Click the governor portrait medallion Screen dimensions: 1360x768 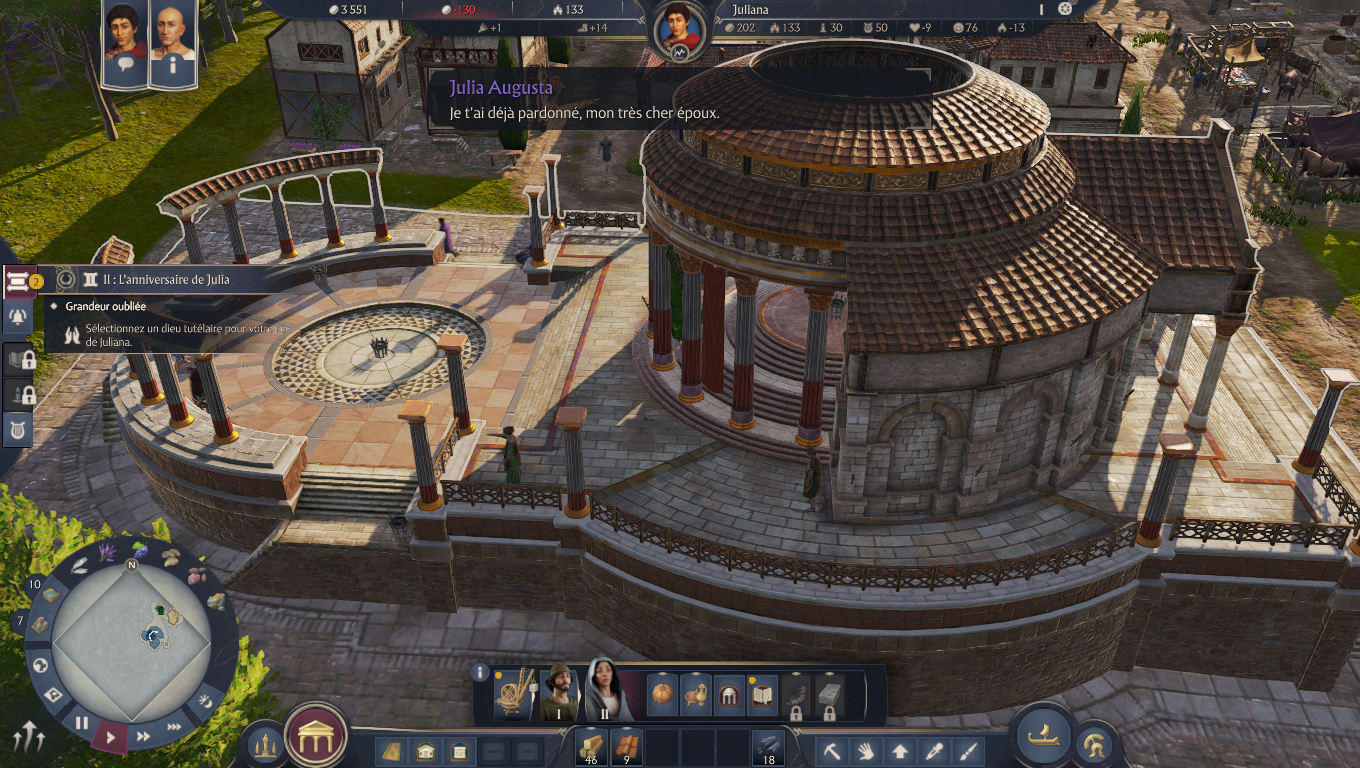680,32
